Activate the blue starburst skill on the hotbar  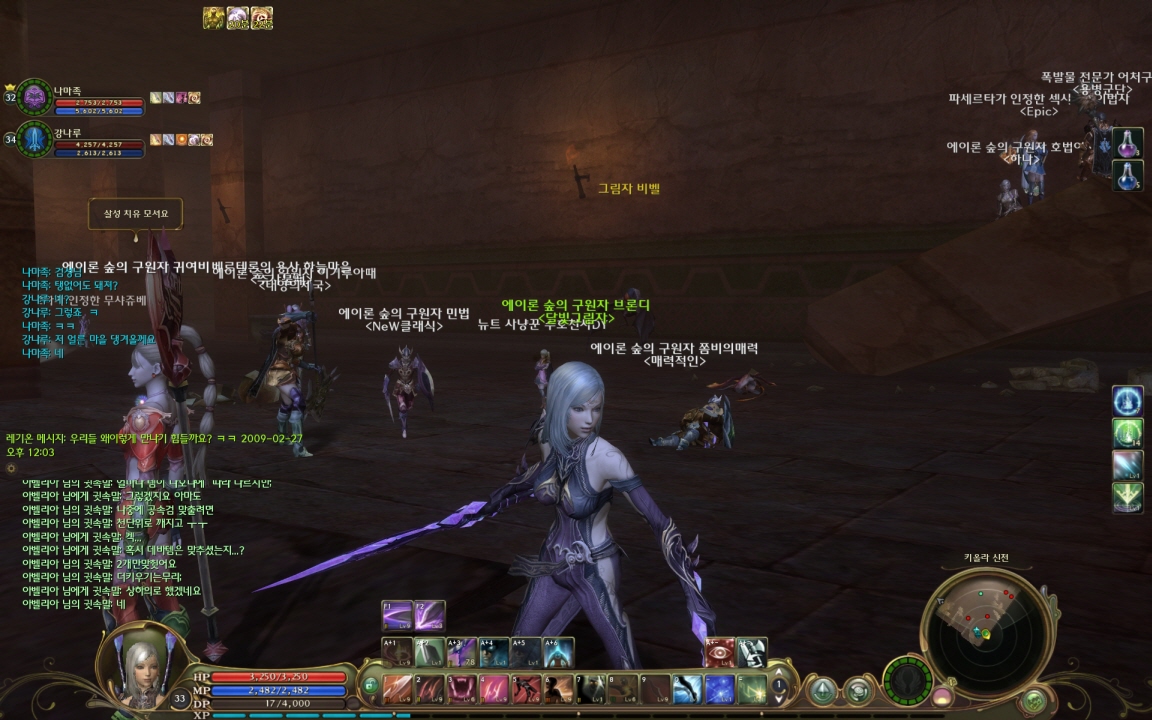(x=720, y=688)
